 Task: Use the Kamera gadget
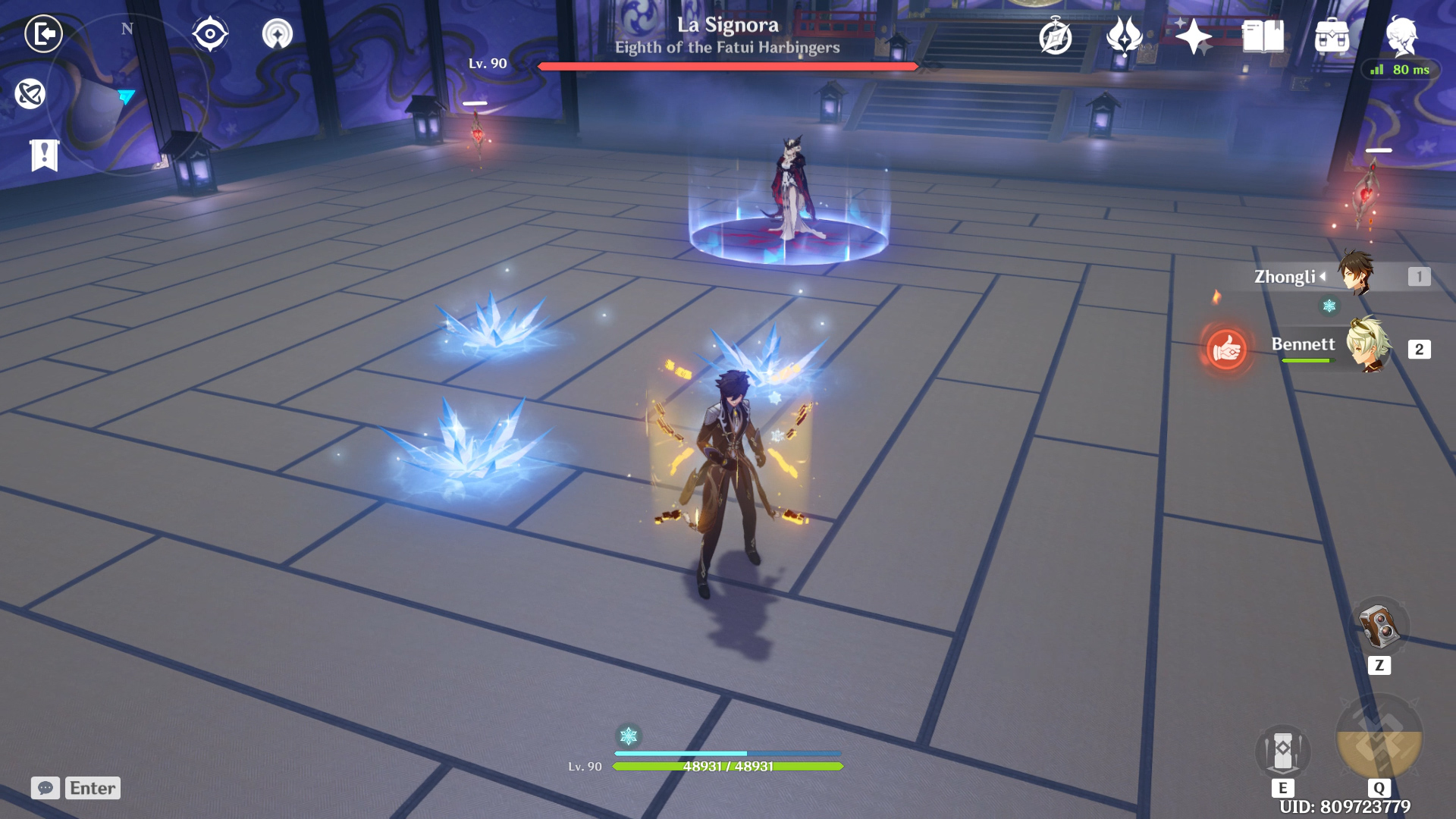tap(1379, 626)
